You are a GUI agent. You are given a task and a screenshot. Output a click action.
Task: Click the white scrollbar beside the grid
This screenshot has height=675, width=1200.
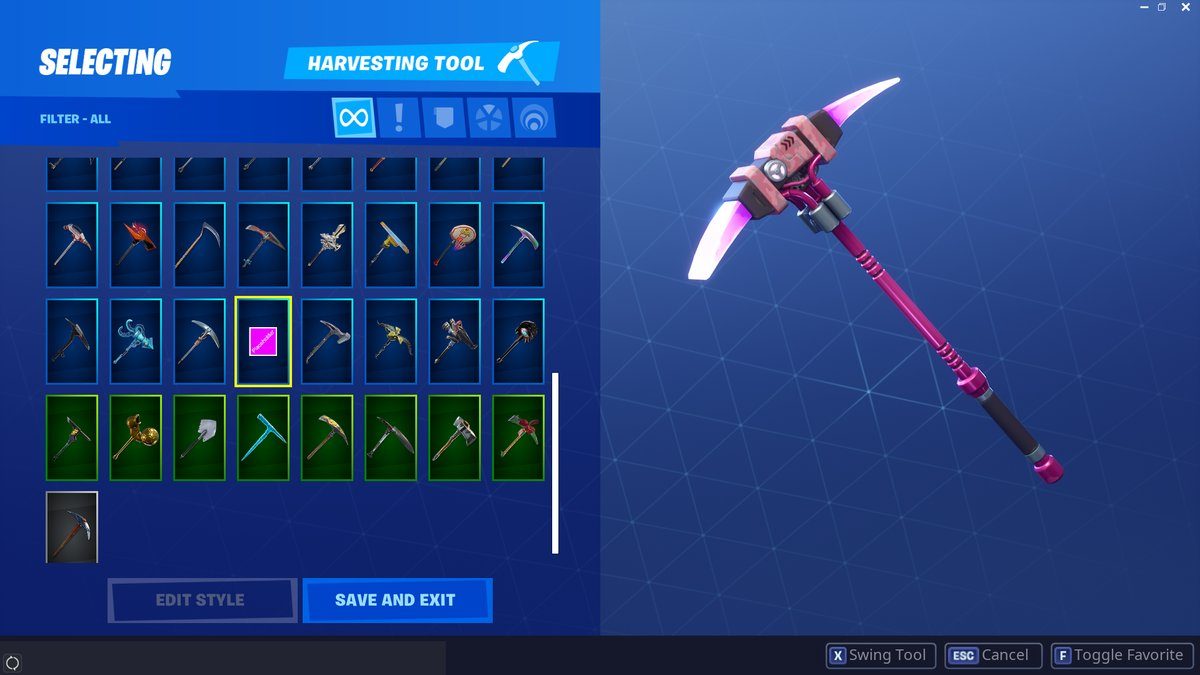[555, 463]
